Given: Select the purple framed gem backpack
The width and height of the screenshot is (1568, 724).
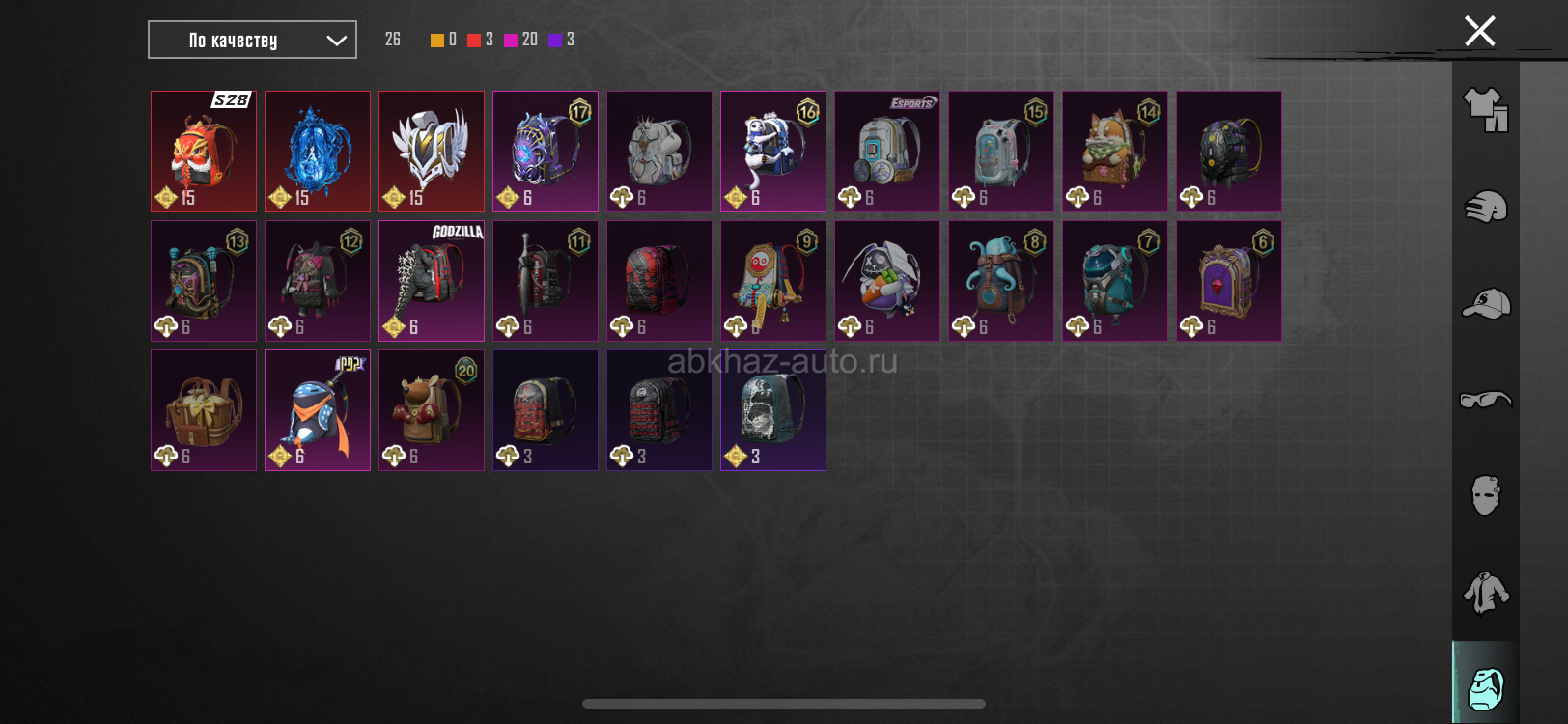Looking at the screenshot, I should pyautogui.click(x=1229, y=281).
